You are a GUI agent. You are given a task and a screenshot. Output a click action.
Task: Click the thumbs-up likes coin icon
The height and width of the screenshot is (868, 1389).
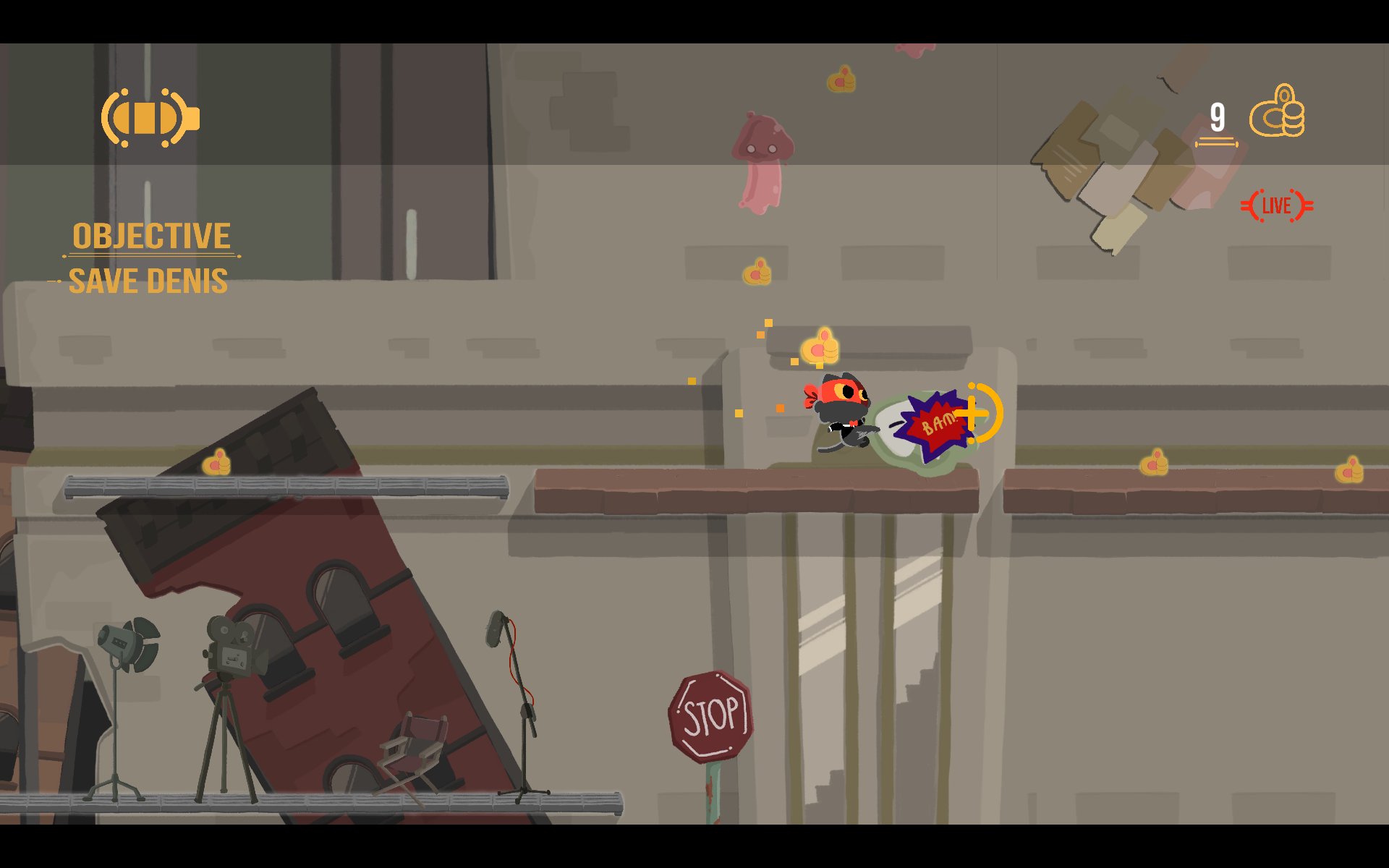click(x=1277, y=112)
